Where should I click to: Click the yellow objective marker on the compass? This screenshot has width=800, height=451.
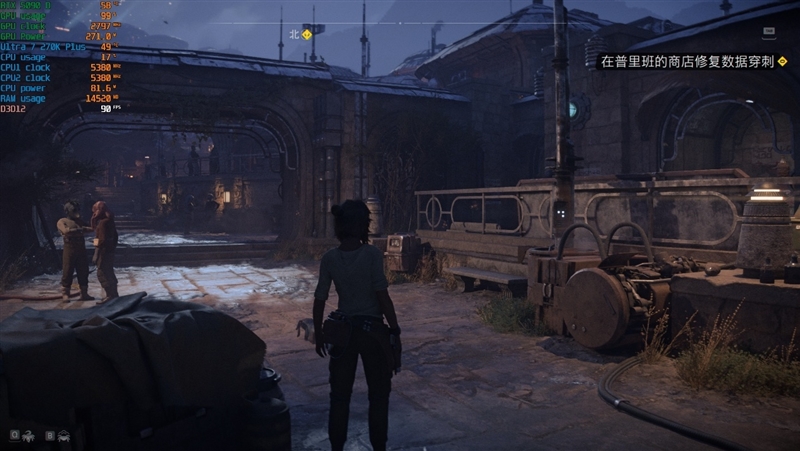[307, 33]
